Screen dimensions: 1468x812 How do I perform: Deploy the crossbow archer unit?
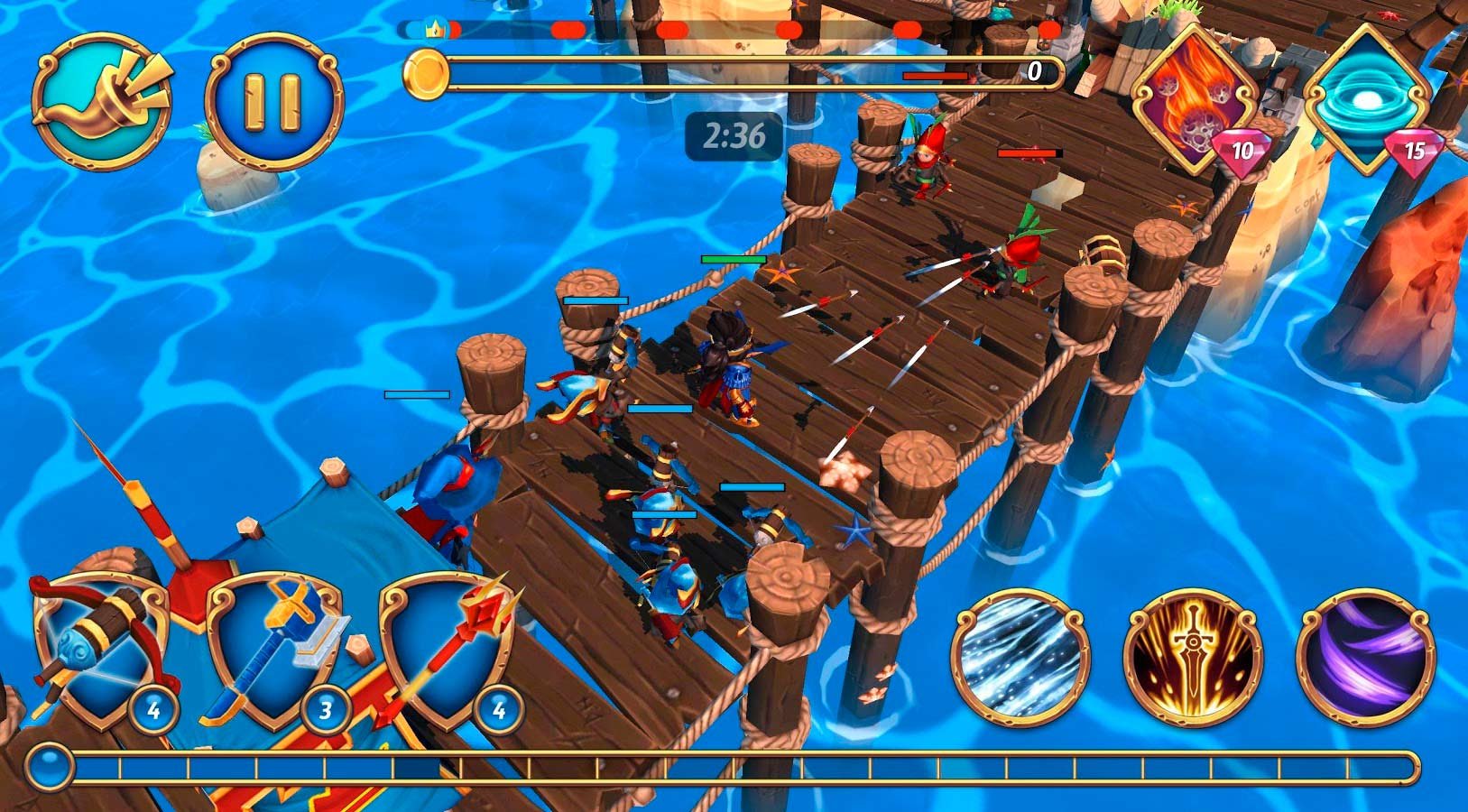[99, 650]
